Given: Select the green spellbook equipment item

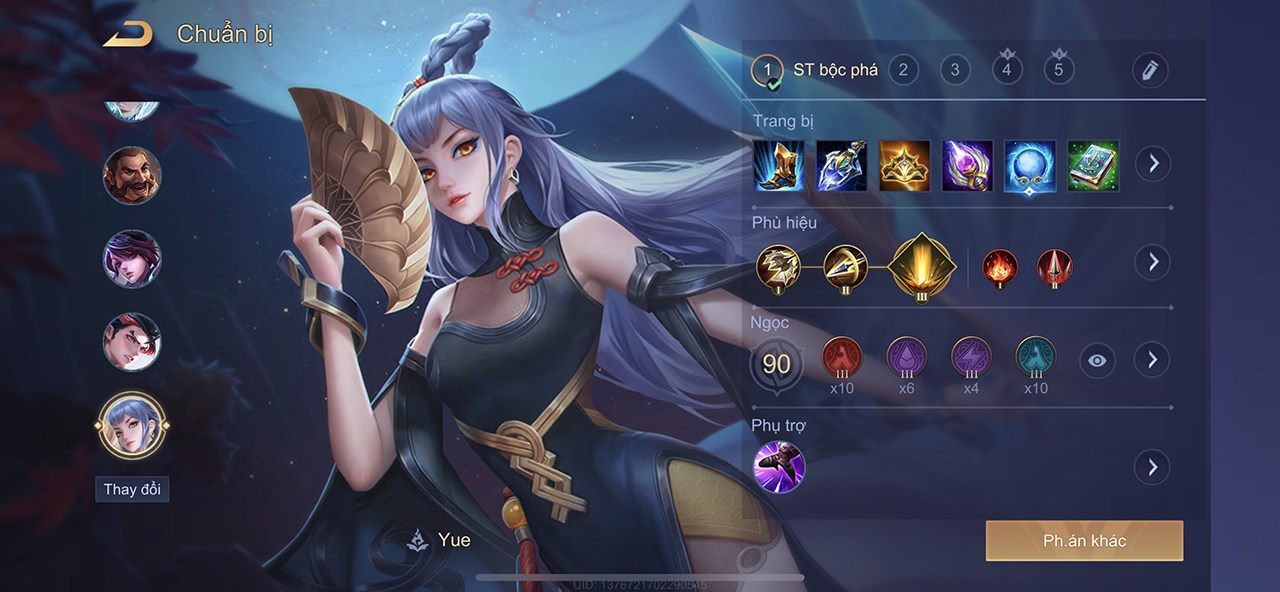Looking at the screenshot, I should (x=1093, y=165).
